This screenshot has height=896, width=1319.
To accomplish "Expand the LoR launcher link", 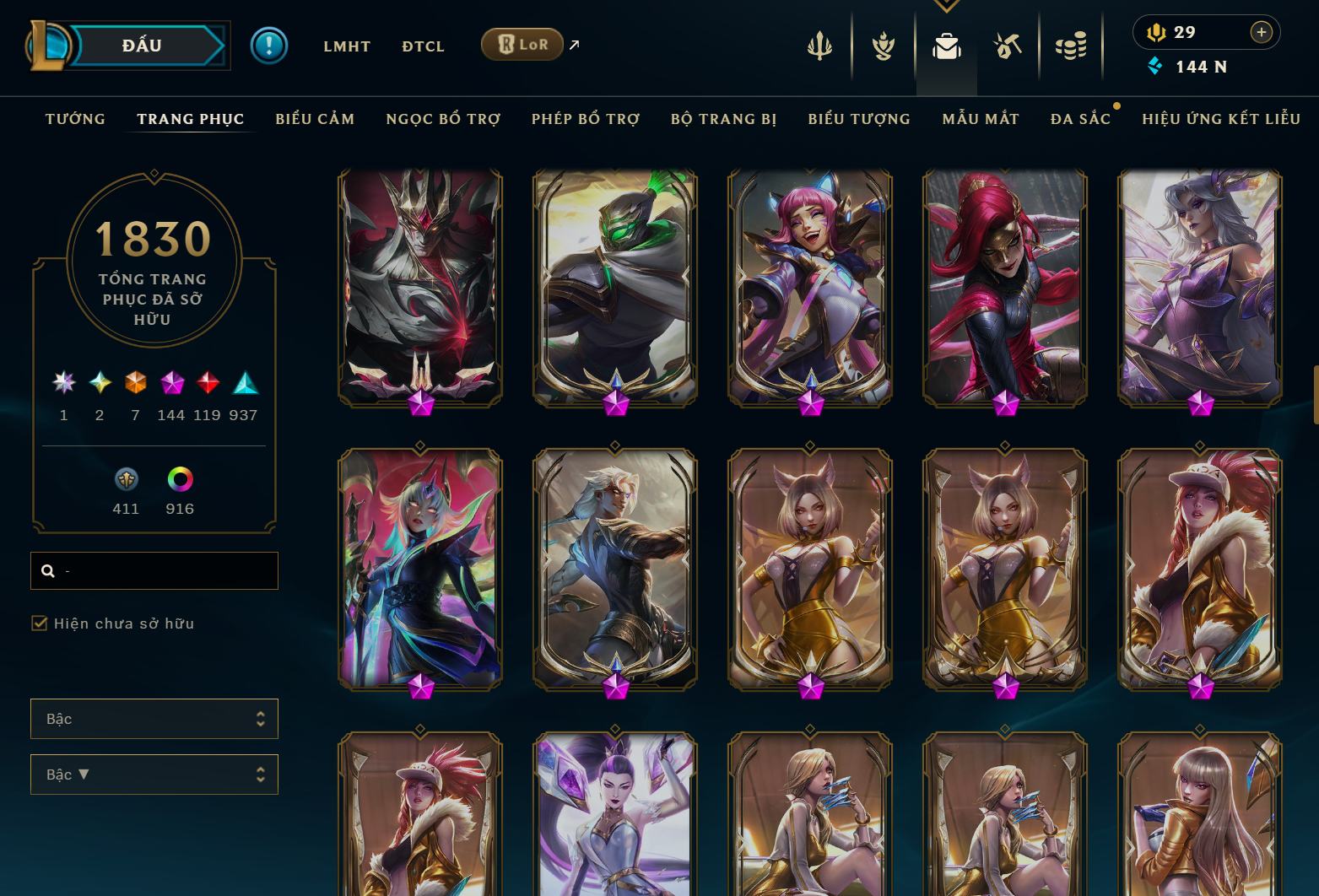I will (572, 45).
